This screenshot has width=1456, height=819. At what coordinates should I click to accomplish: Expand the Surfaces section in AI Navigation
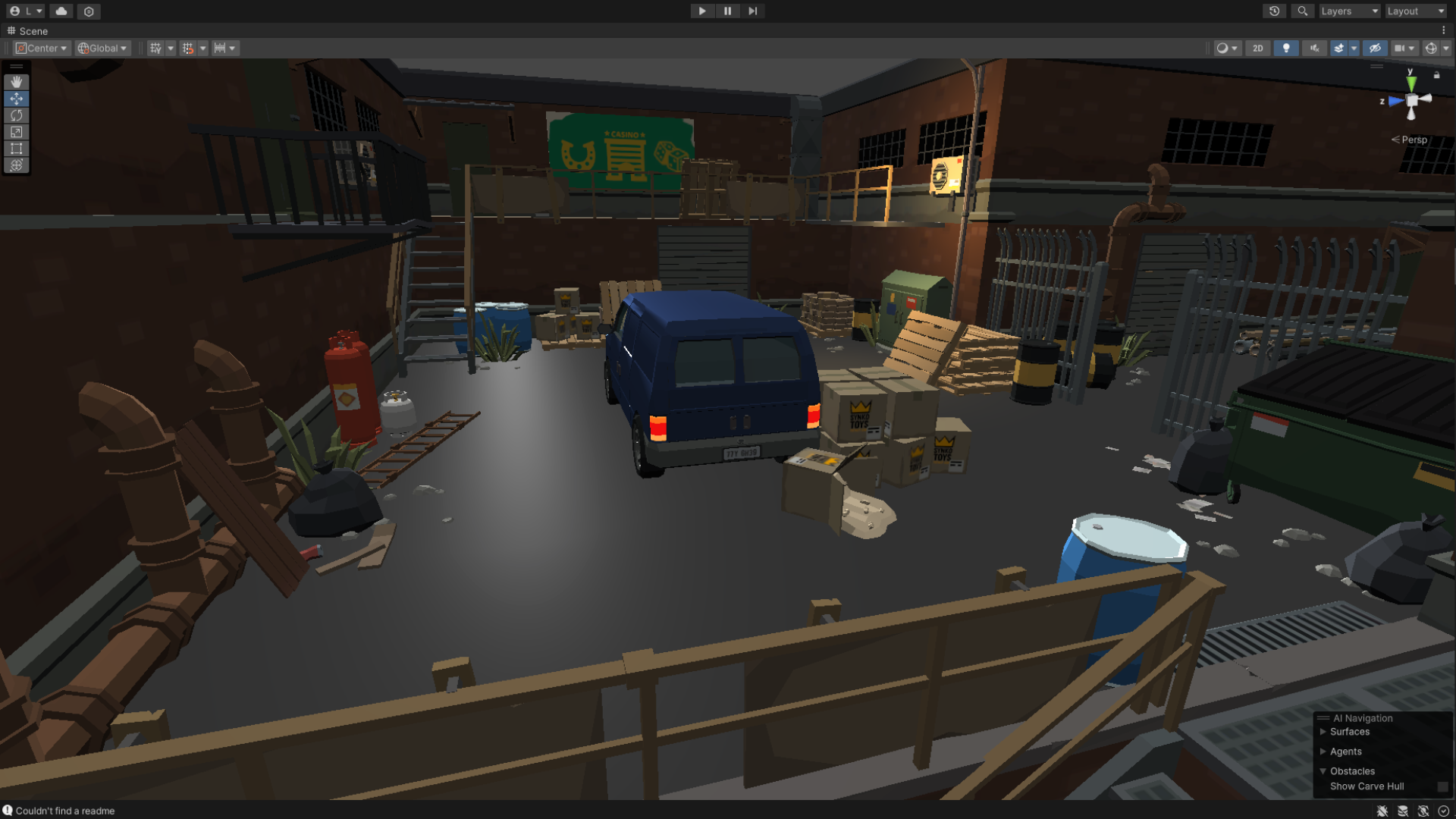pyautogui.click(x=1323, y=732)
